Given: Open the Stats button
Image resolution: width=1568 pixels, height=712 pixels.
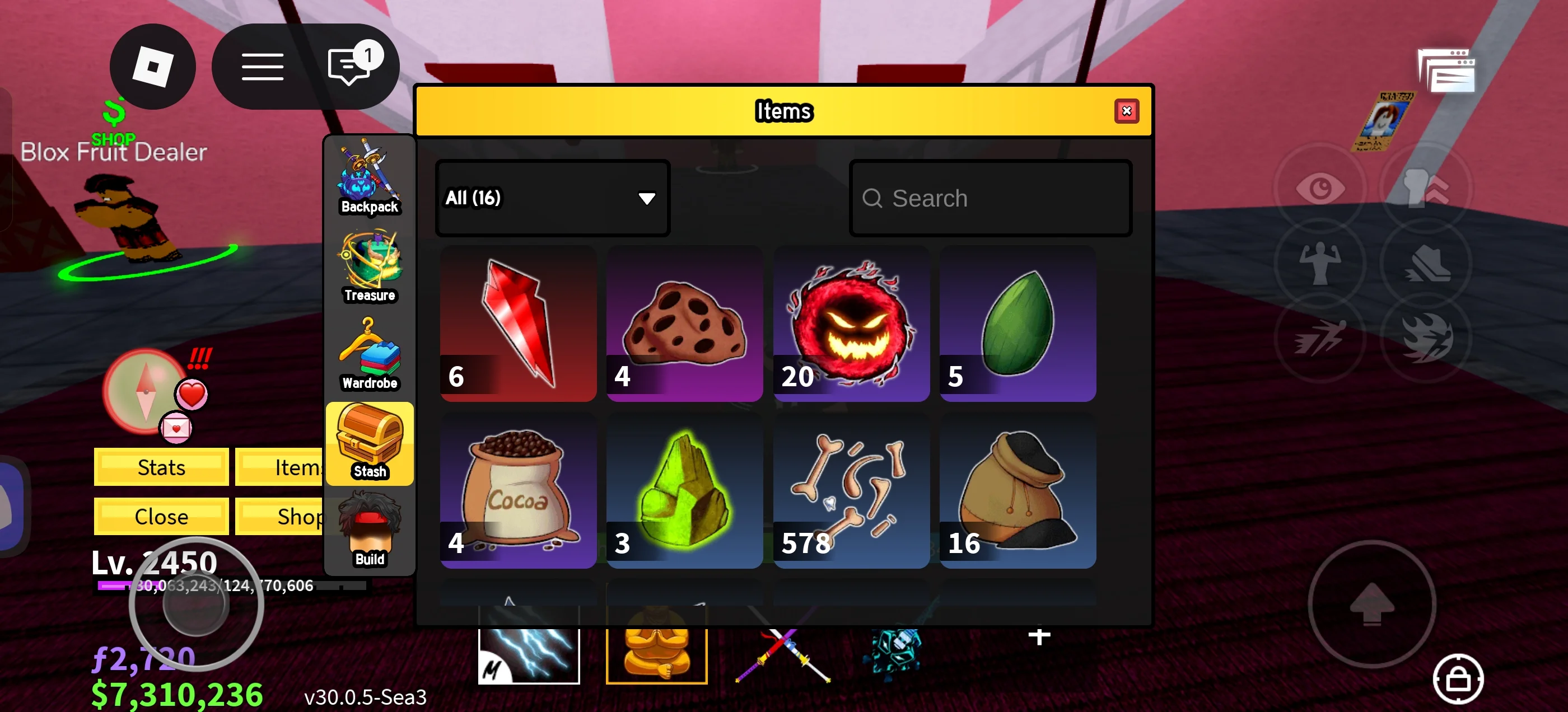Looking at the screenshot, I should (161, 467).
